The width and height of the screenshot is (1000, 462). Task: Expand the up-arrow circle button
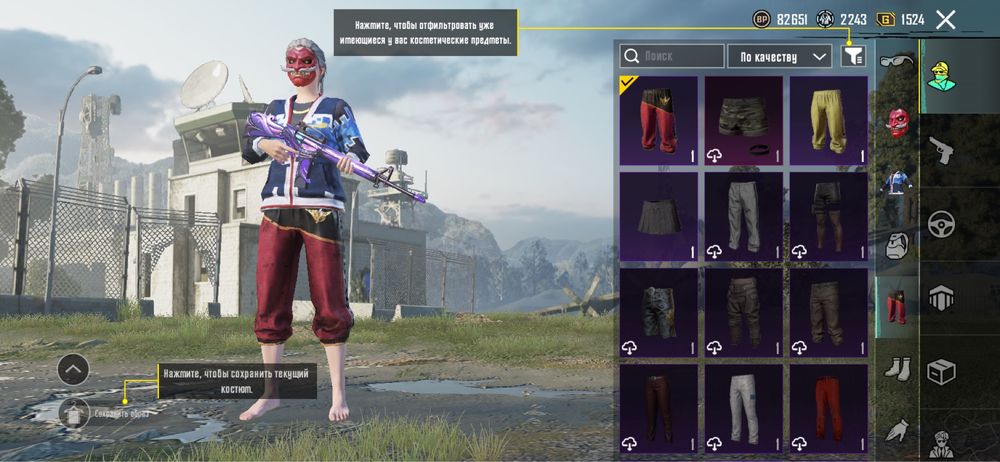click(73, 369)
